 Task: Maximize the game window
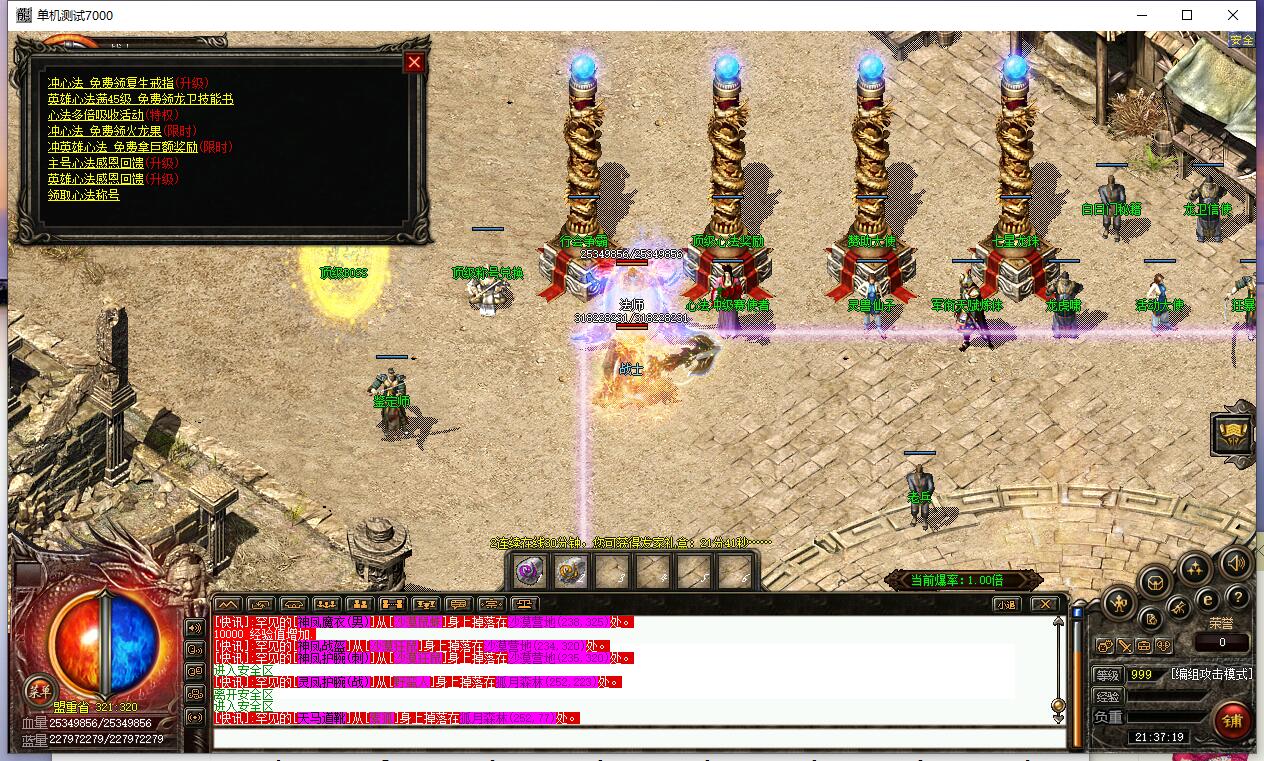coord(1187,15)
